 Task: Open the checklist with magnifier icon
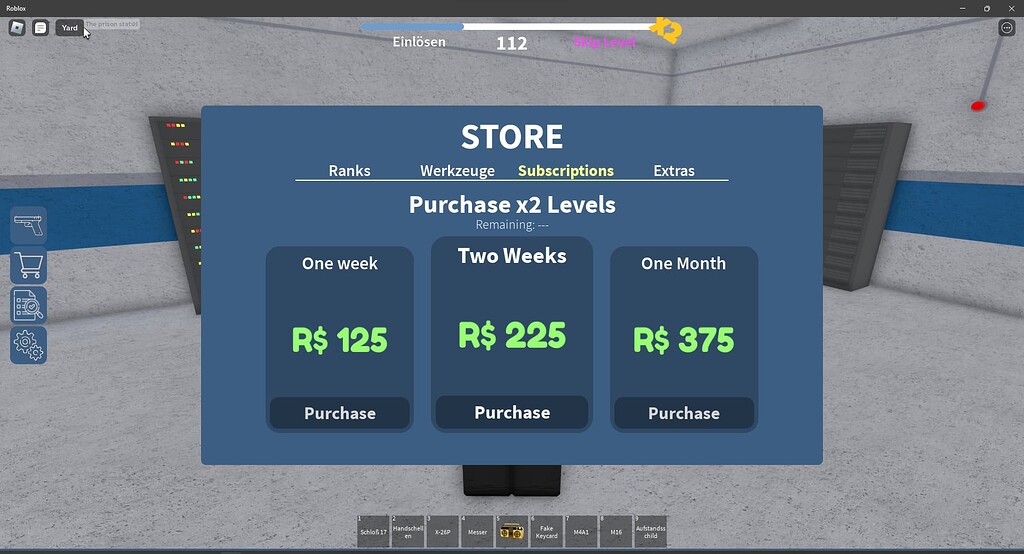[x=29, y=305]
